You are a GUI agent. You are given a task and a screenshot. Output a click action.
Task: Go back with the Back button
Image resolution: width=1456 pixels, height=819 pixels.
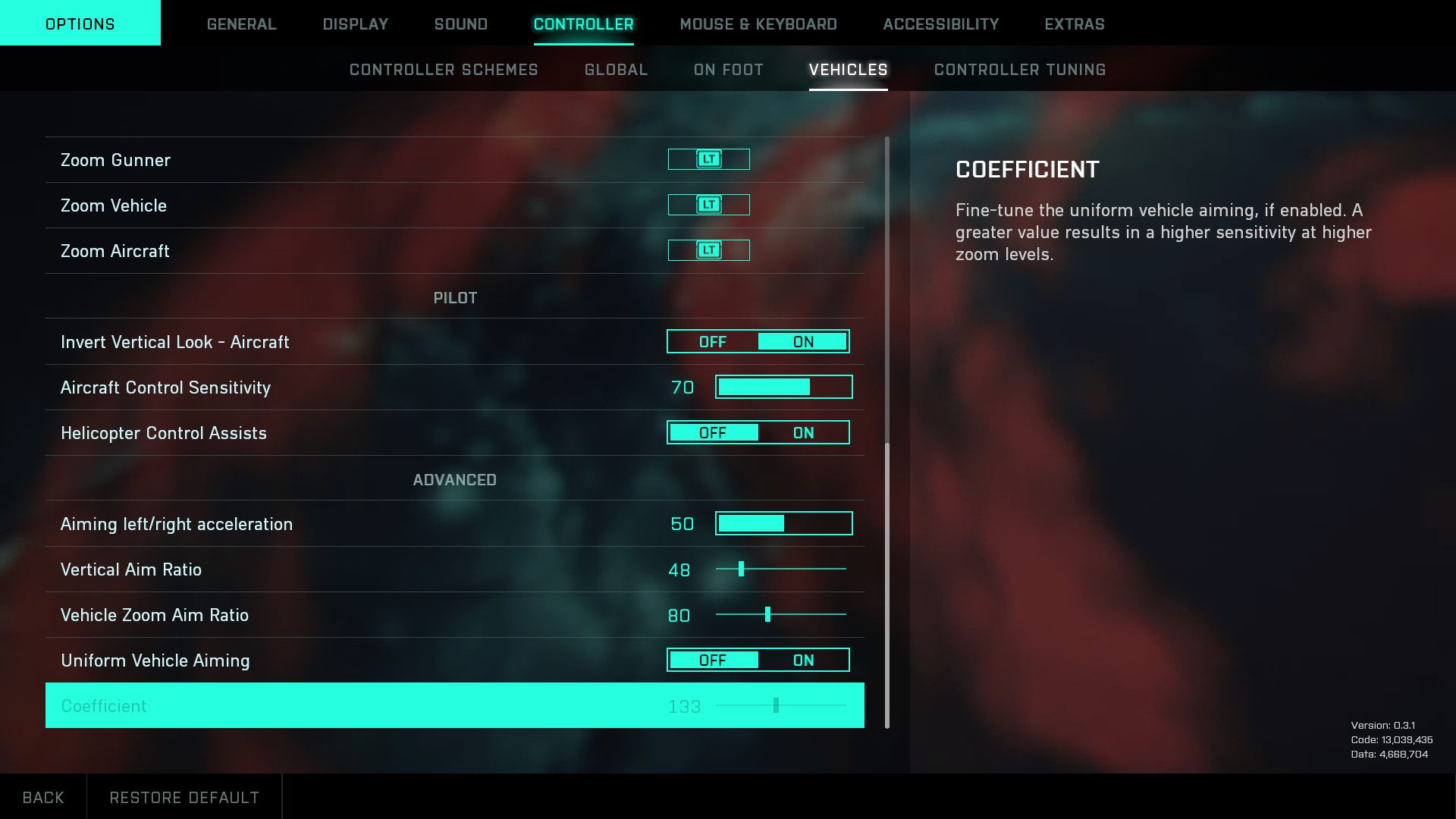pyautogui.click(x=43, y=797)
